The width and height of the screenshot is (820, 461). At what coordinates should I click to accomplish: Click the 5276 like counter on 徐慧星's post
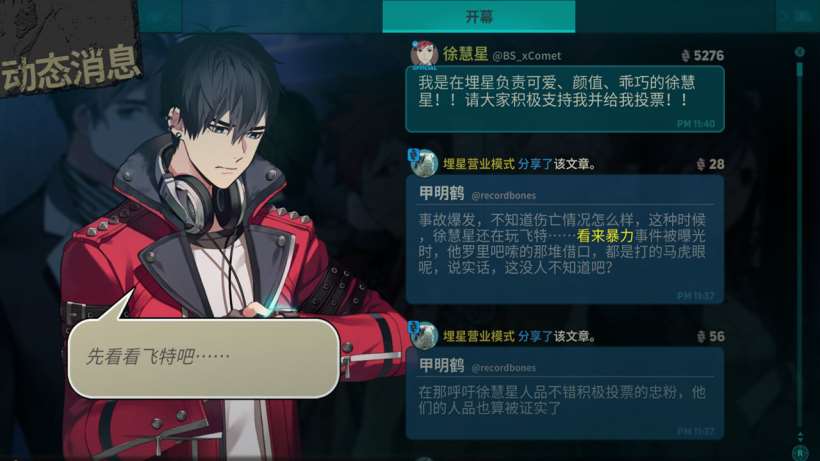click(702, 56)
